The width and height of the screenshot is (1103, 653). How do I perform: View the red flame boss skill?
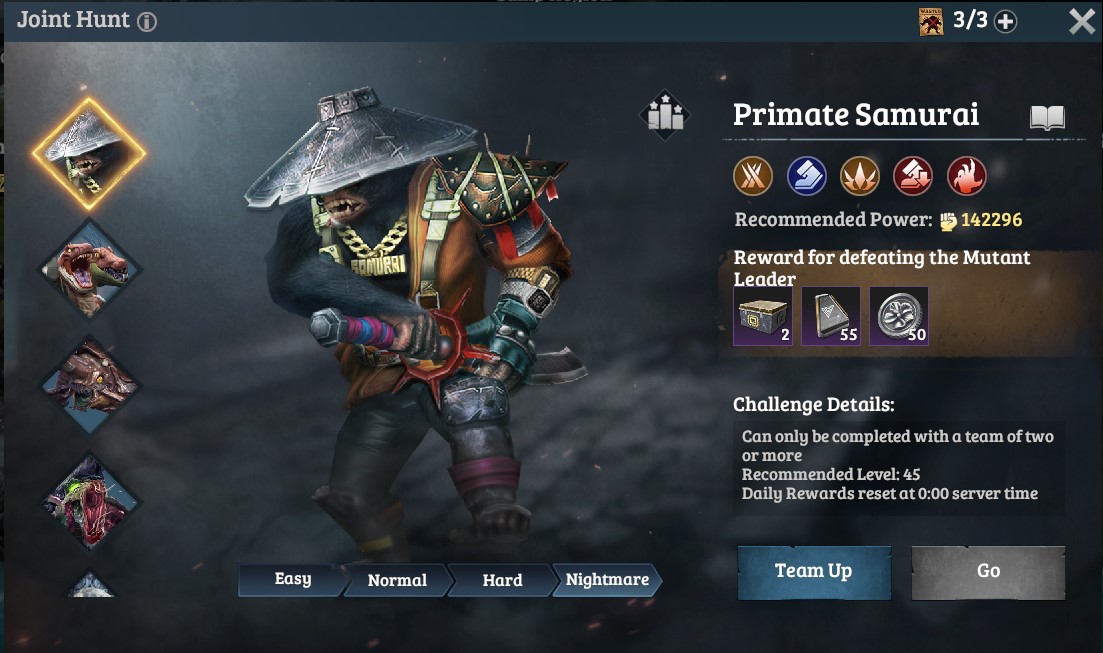pyautogui.click(x=966, y=176)
